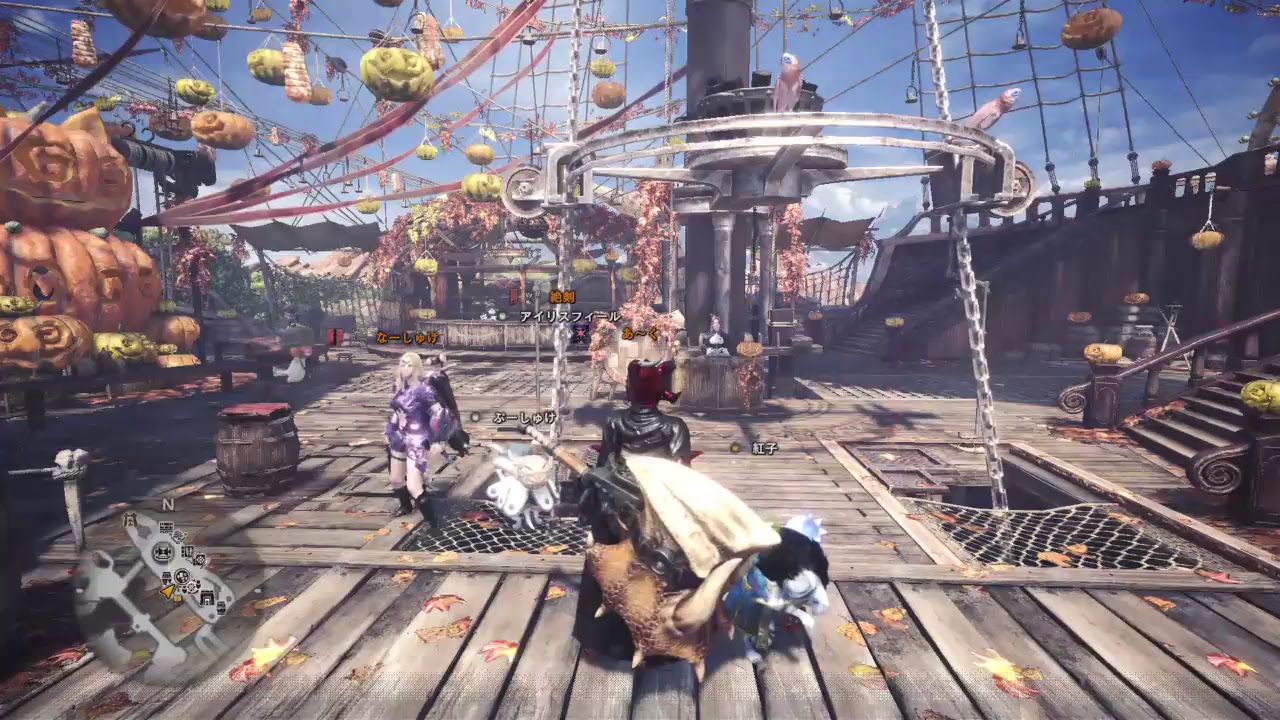
Task: Click the yellow player arrow on the minimap
Action: (169, 590)
